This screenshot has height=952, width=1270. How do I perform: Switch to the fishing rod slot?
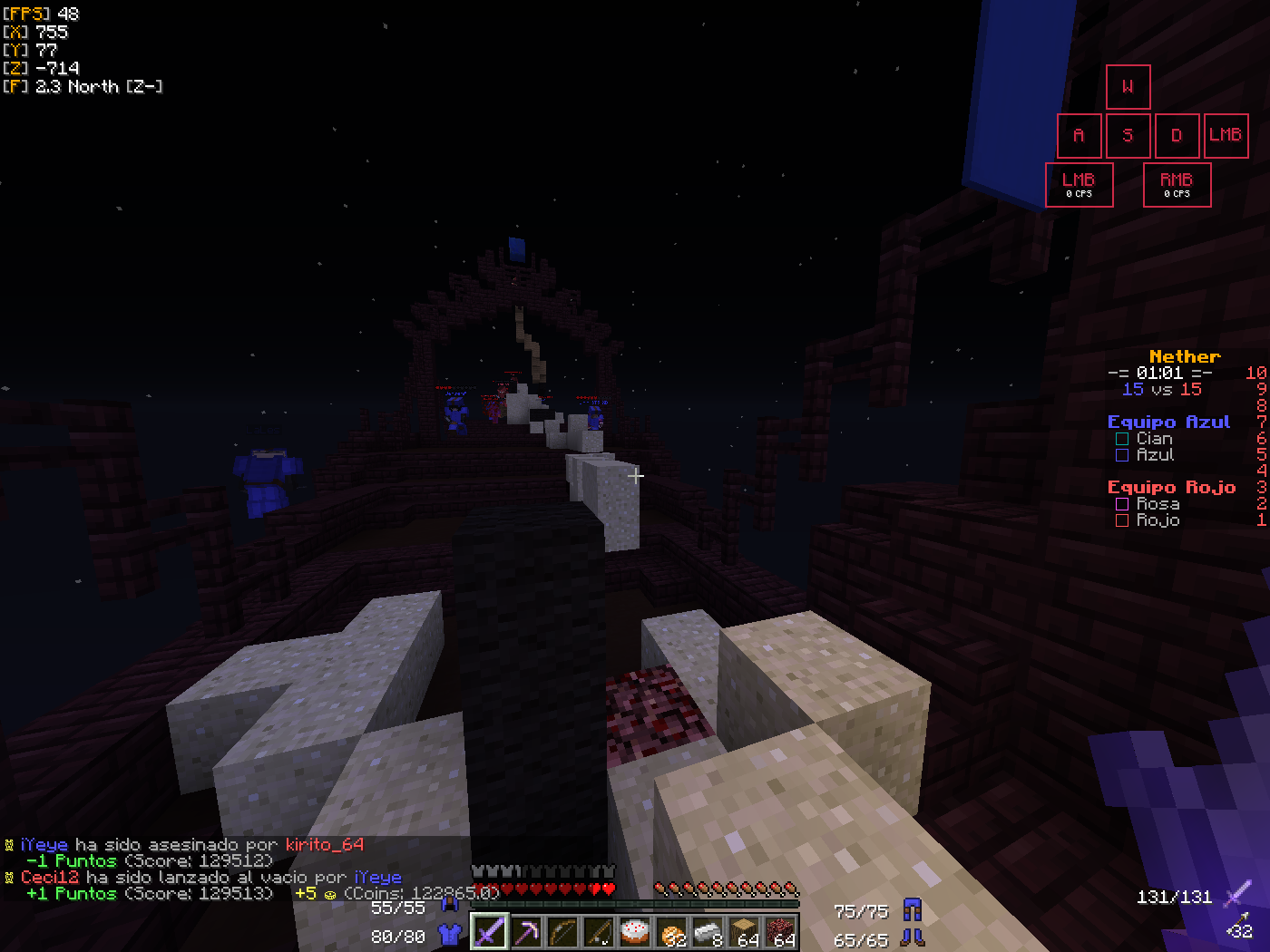pyautogui.click(x=599, y=932)
